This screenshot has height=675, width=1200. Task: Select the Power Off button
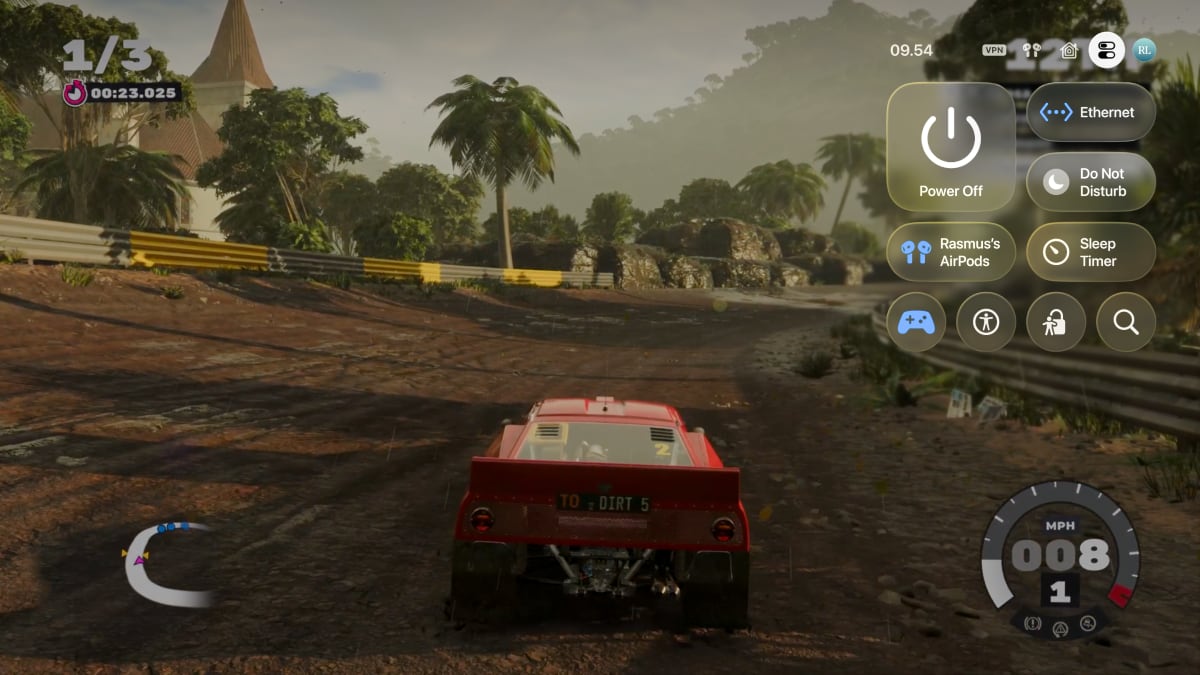click(x=951, y=146)
